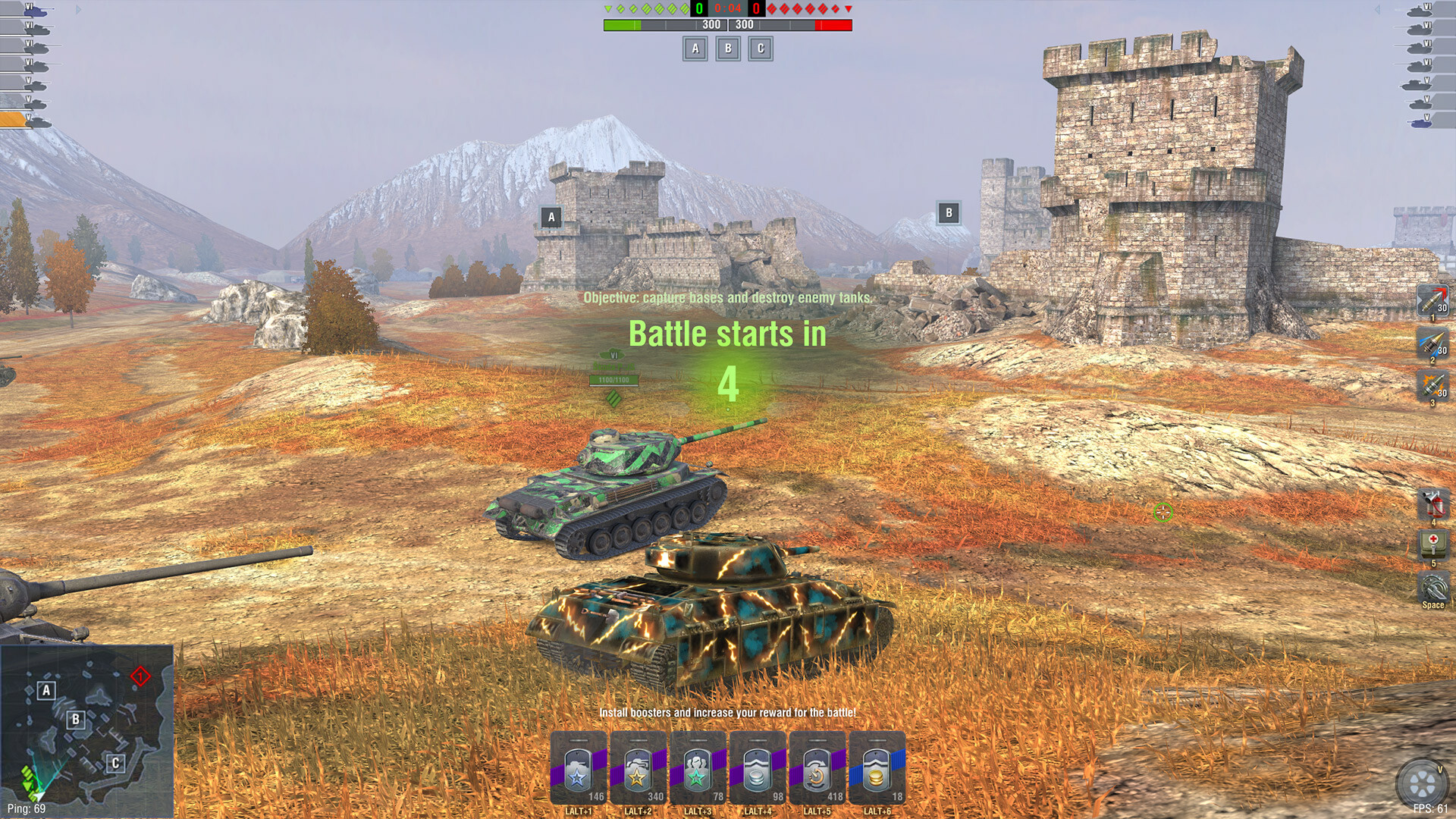Viewport: 1456px width, 819px height.
Task: Open the minimap in the bottom-left corner
Action: [87, 728]
